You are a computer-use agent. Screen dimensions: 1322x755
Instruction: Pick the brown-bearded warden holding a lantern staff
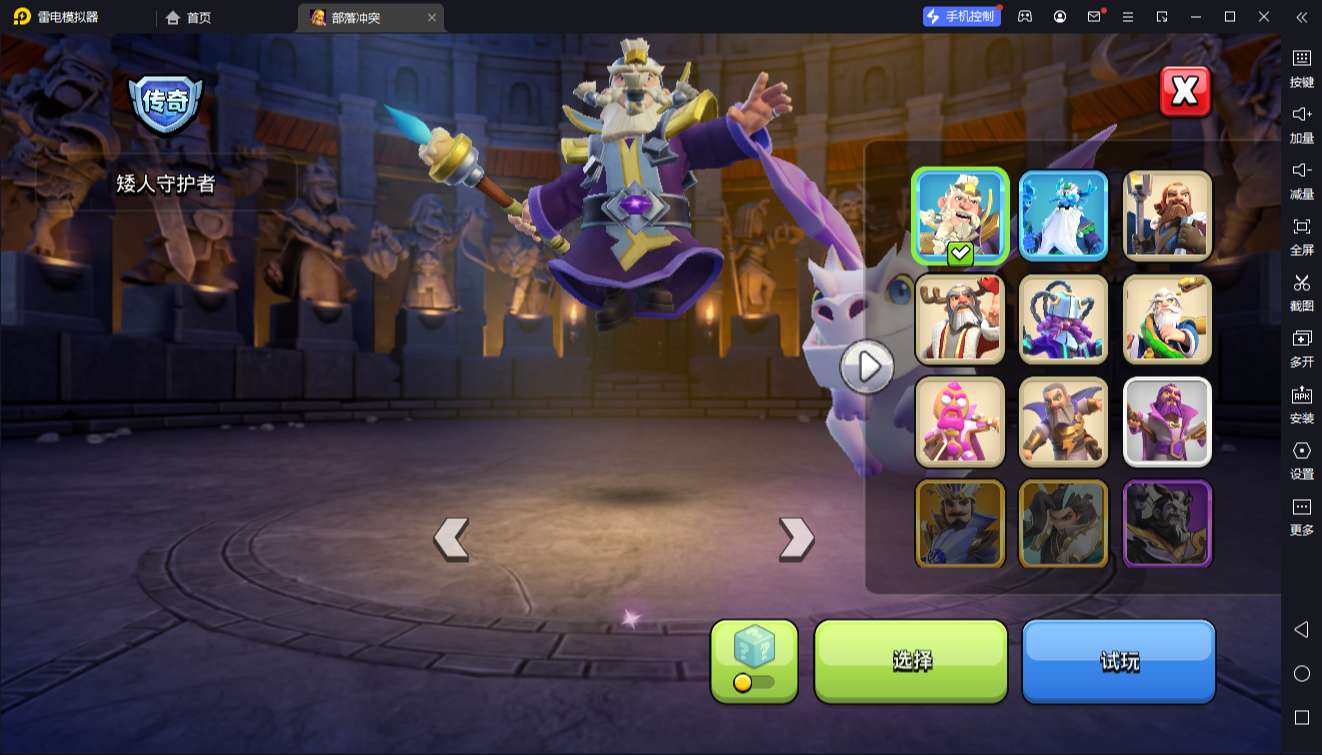coord(1167,216)
